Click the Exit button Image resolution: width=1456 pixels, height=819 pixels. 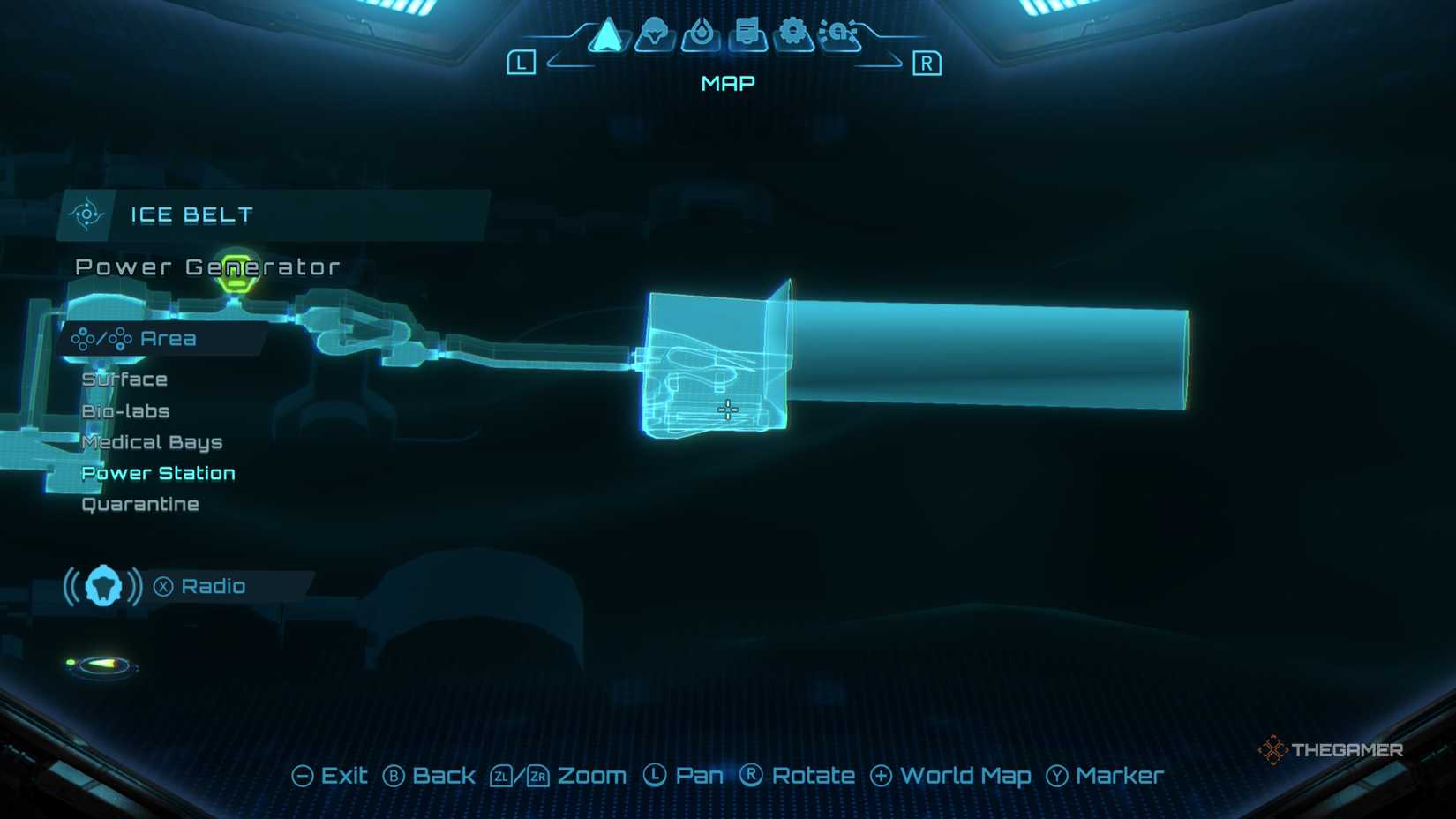tap(333, 775)
